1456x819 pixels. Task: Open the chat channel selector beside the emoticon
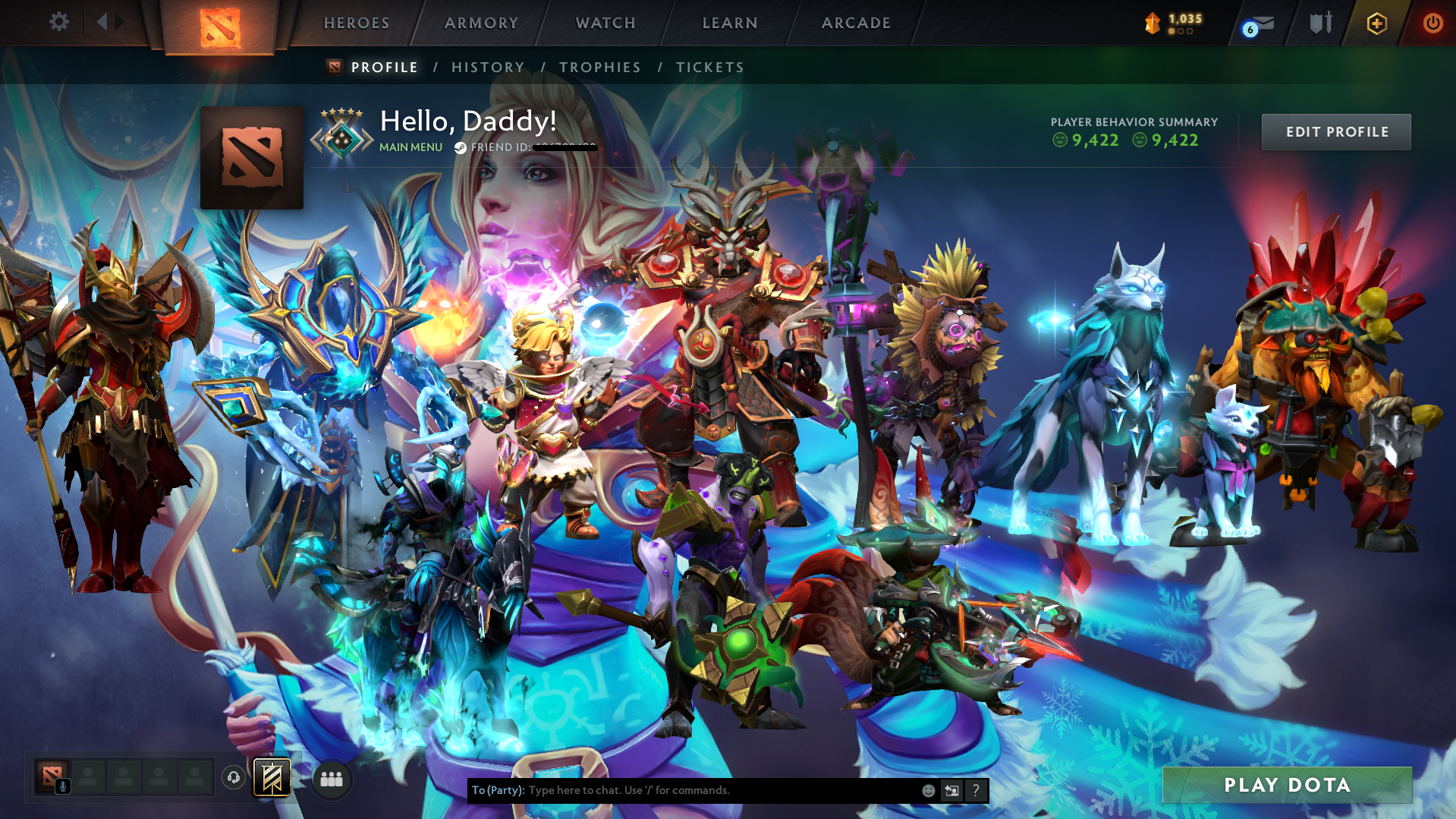pos(952,790)
